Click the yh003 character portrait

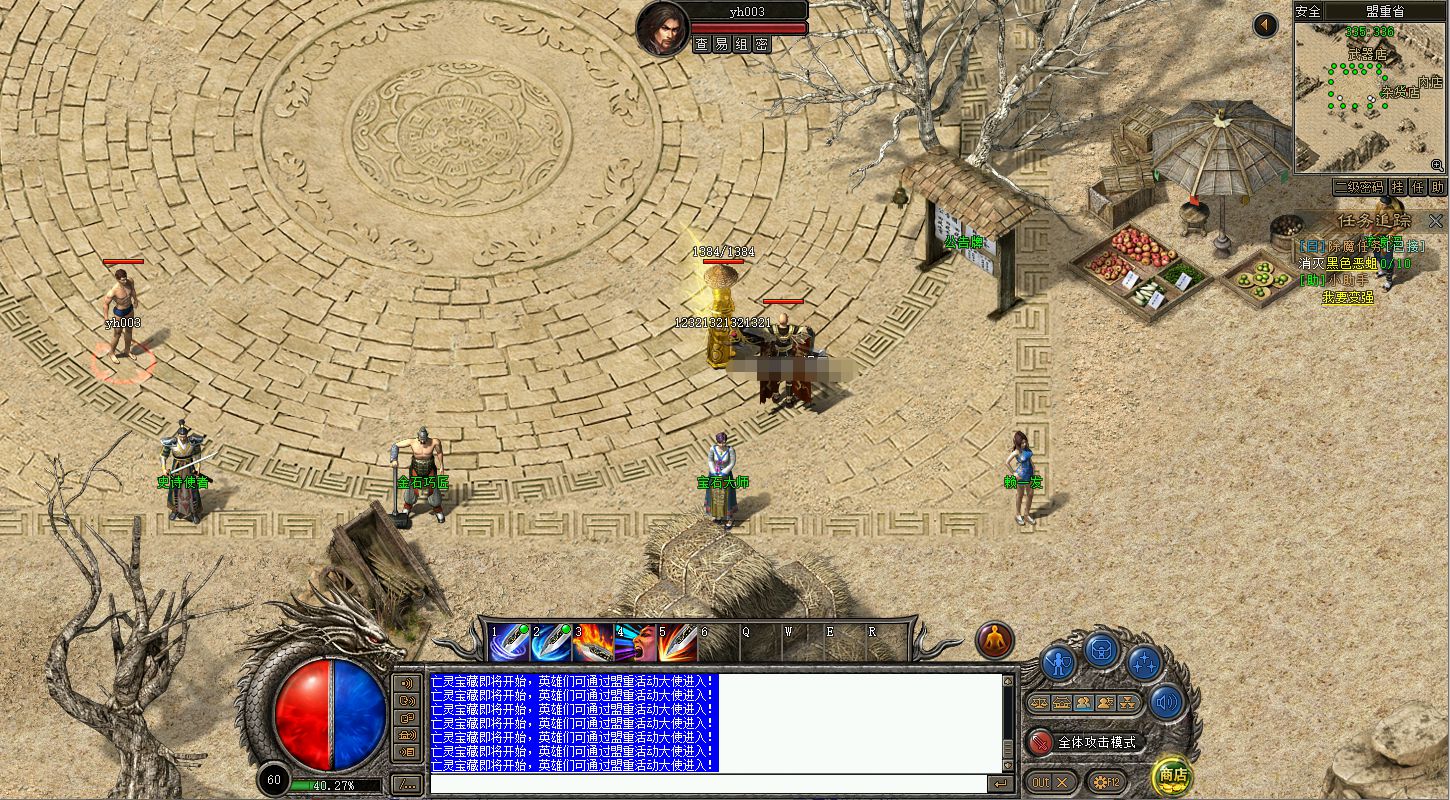pos(662,28)
